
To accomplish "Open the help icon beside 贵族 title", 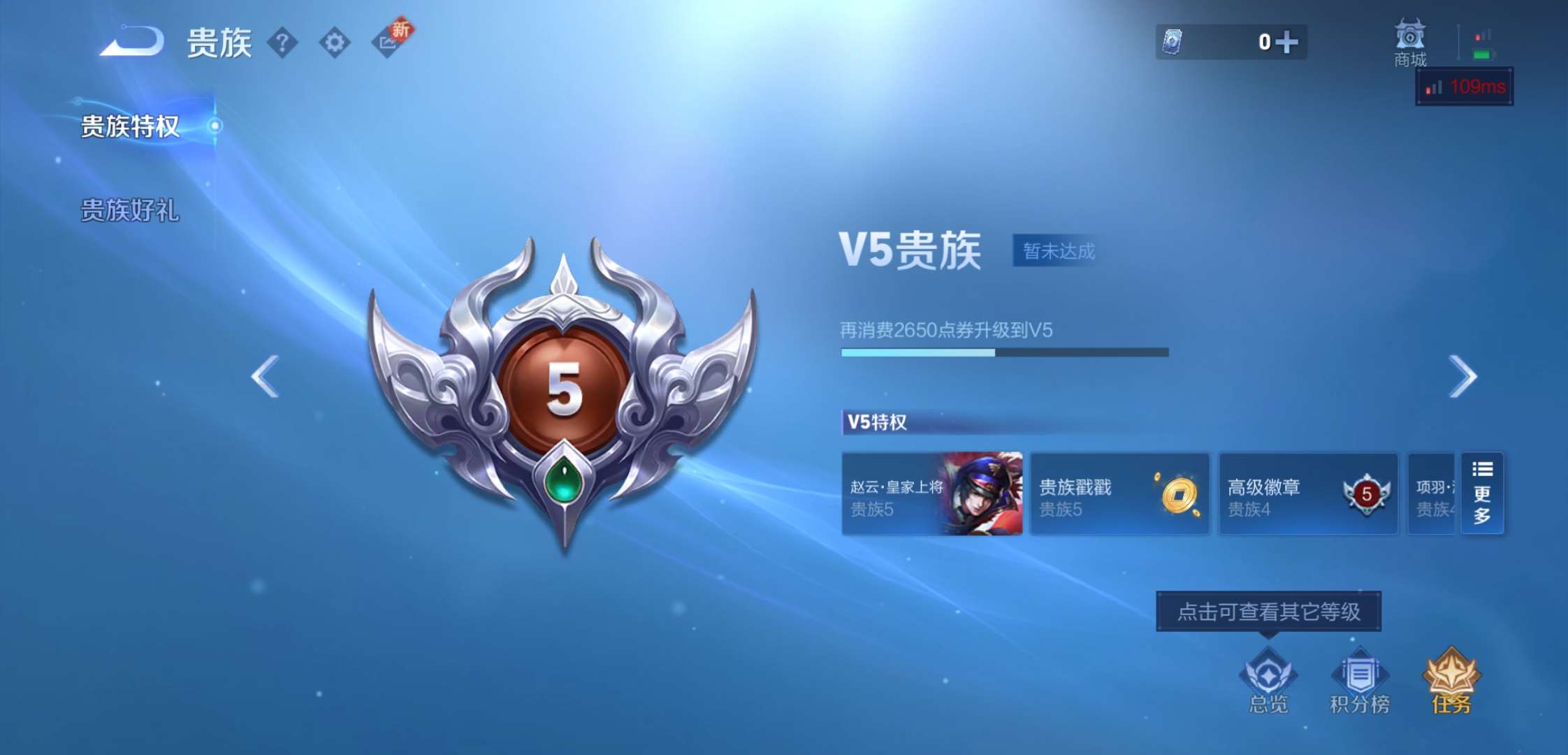I will pos(282,43).
